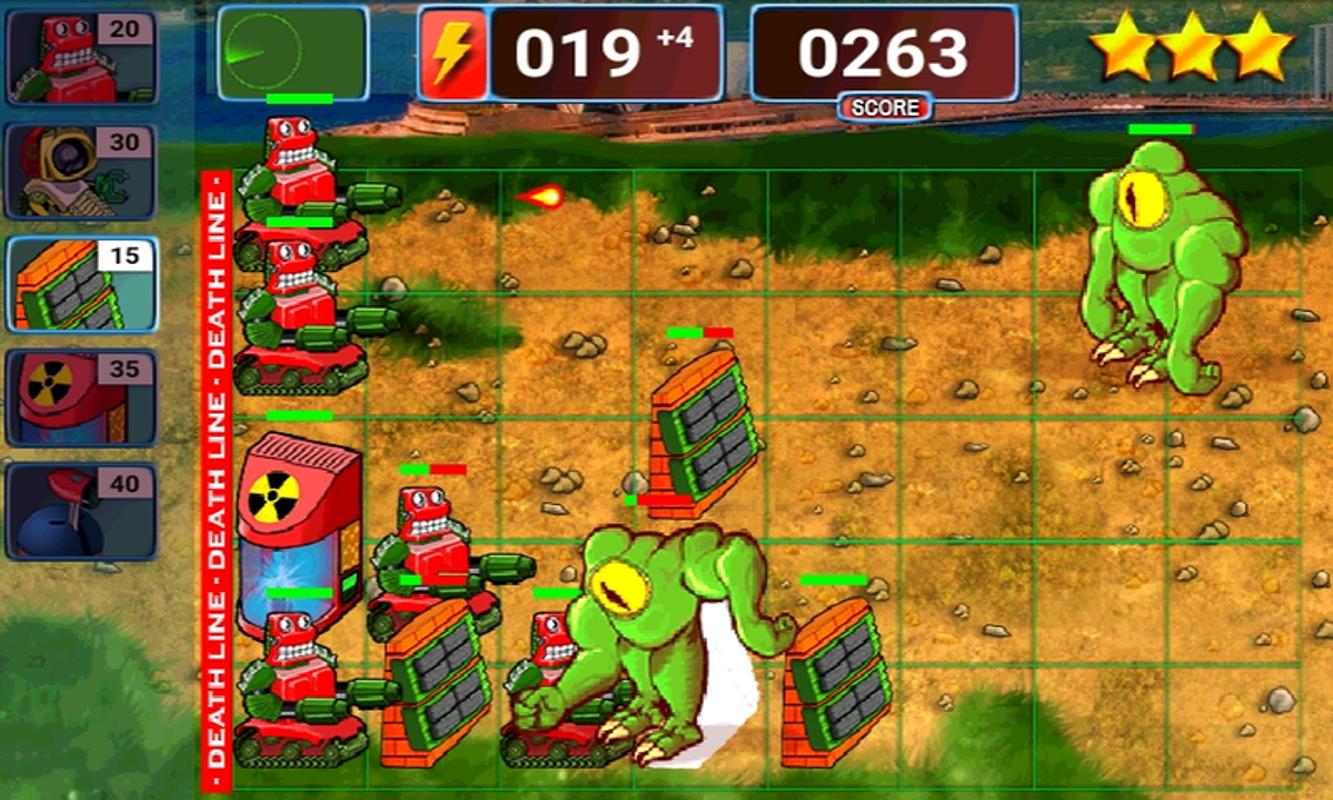Image resolution: width=1333 pixels, height=800 pixels.
Task: Select the nuclear generator unit card
Action: tap(78, 395)
